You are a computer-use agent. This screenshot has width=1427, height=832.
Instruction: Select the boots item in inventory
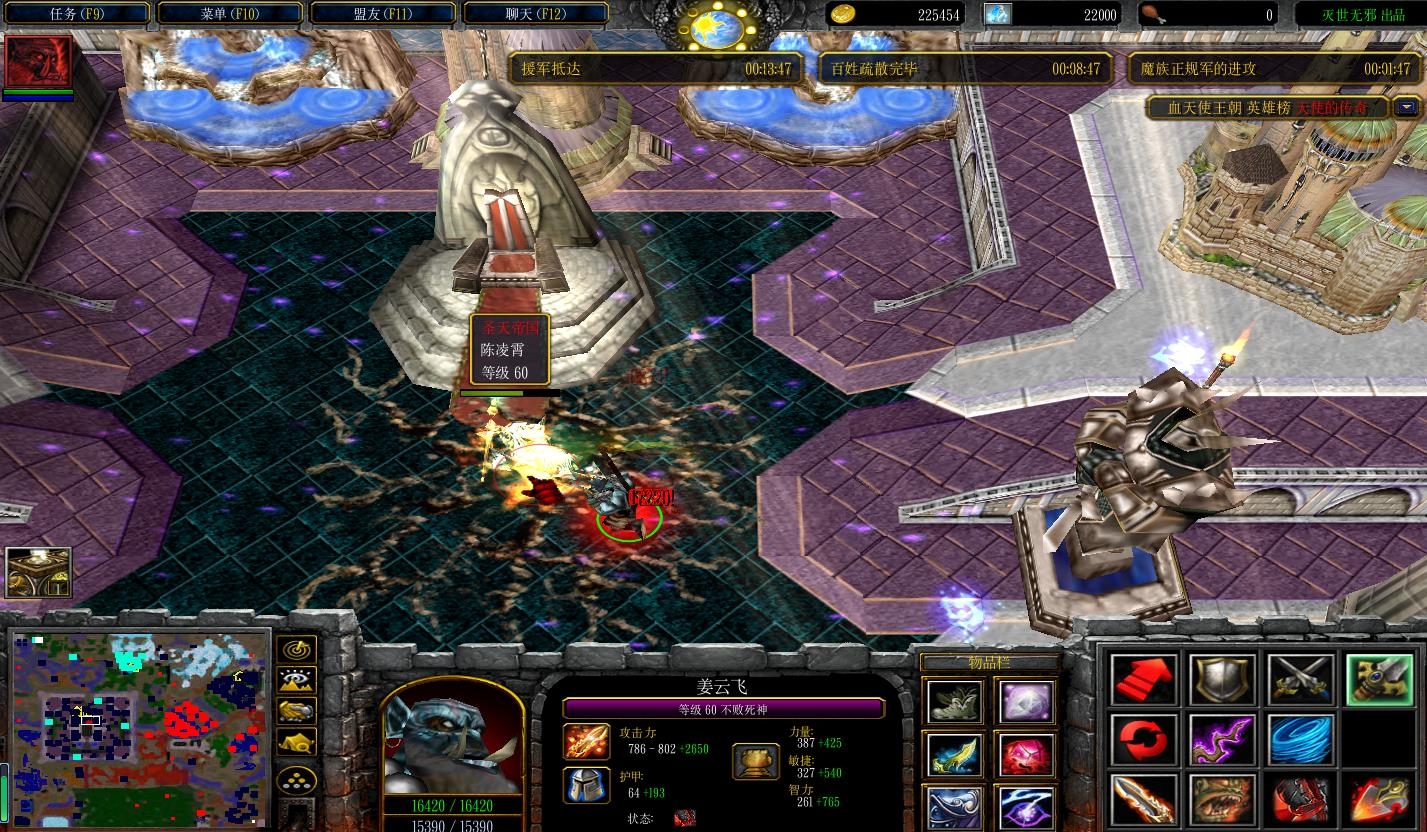click(x=955, y=702)
